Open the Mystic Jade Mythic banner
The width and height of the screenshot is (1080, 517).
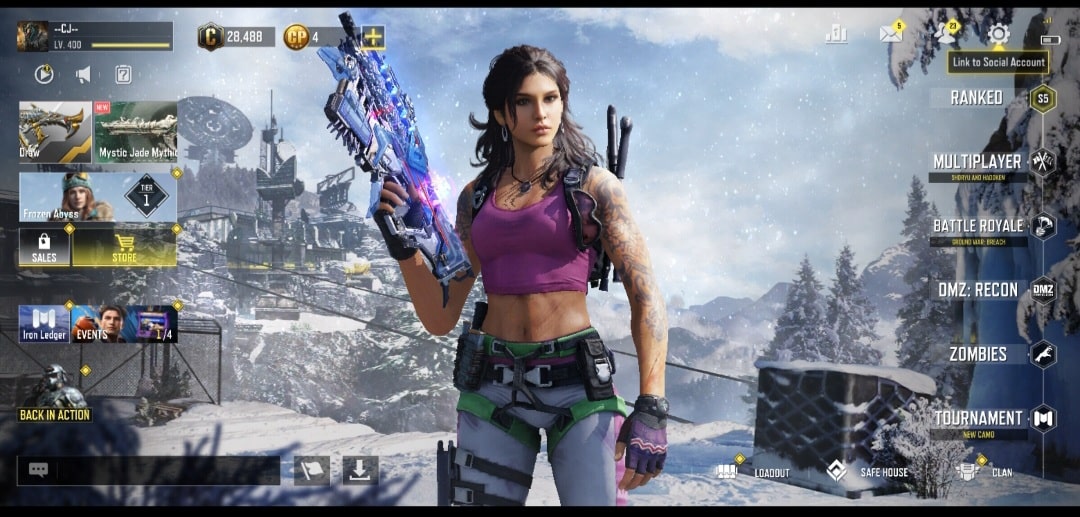[x=136, y=132]
